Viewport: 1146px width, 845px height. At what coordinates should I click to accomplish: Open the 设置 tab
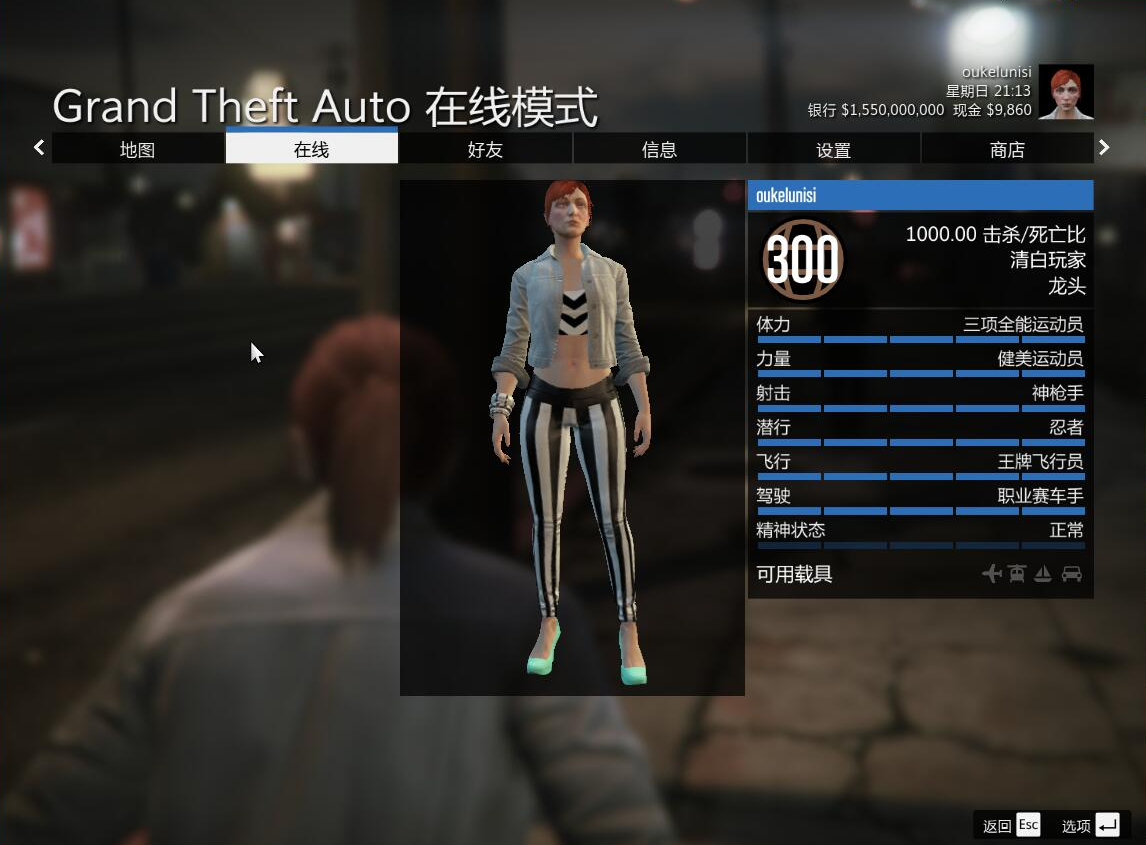click(833, 150)
